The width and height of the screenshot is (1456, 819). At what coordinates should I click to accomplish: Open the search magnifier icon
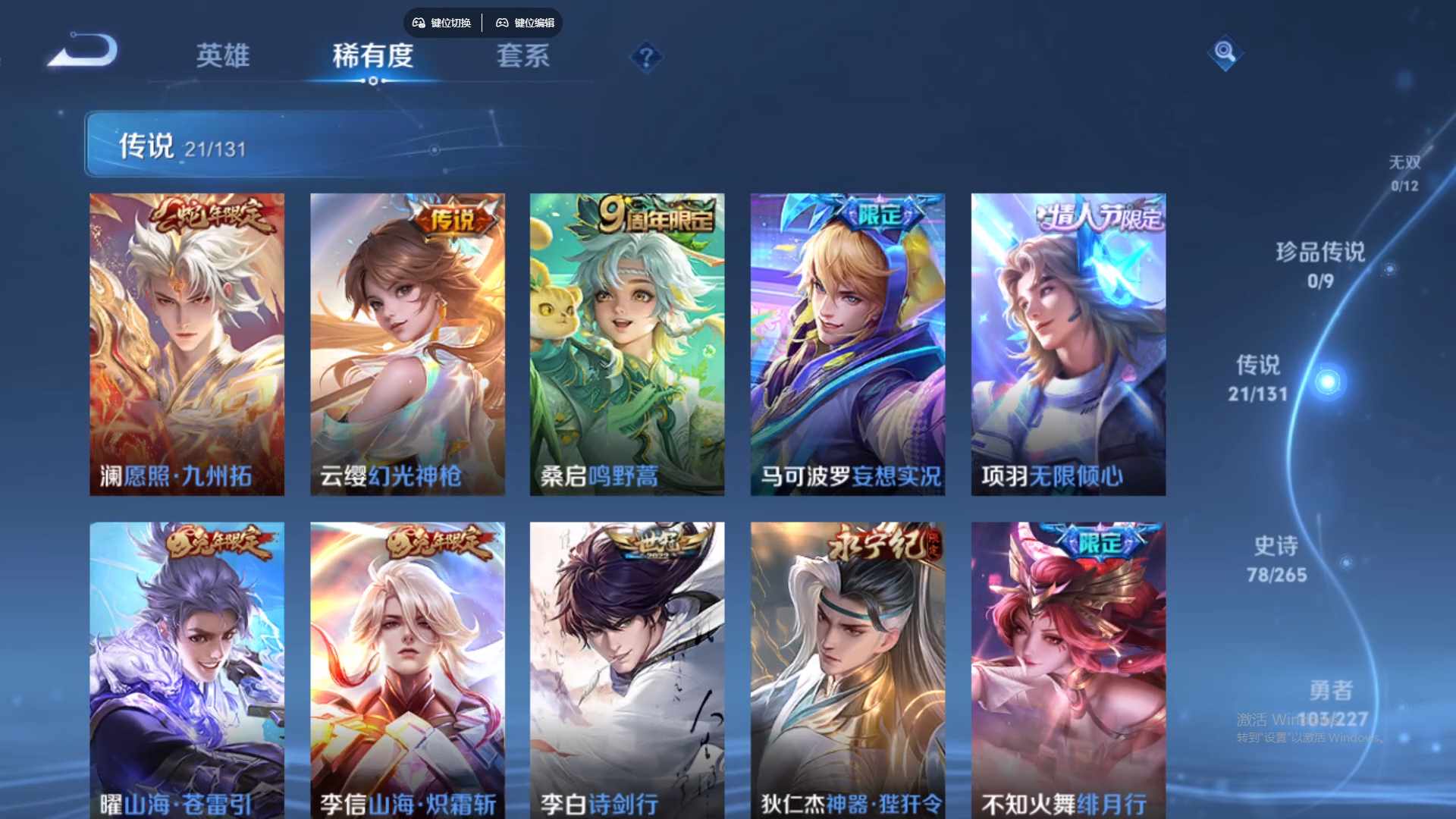pos(1226,53)
